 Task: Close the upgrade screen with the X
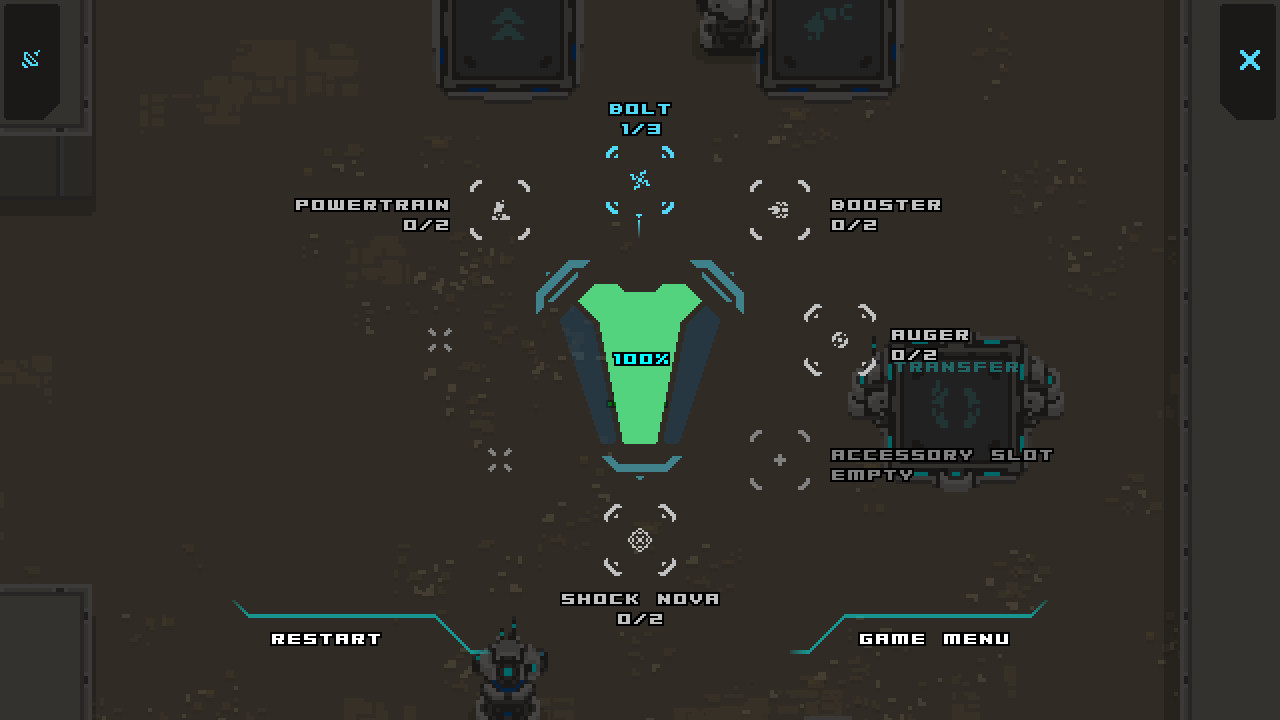[1249, 60]
